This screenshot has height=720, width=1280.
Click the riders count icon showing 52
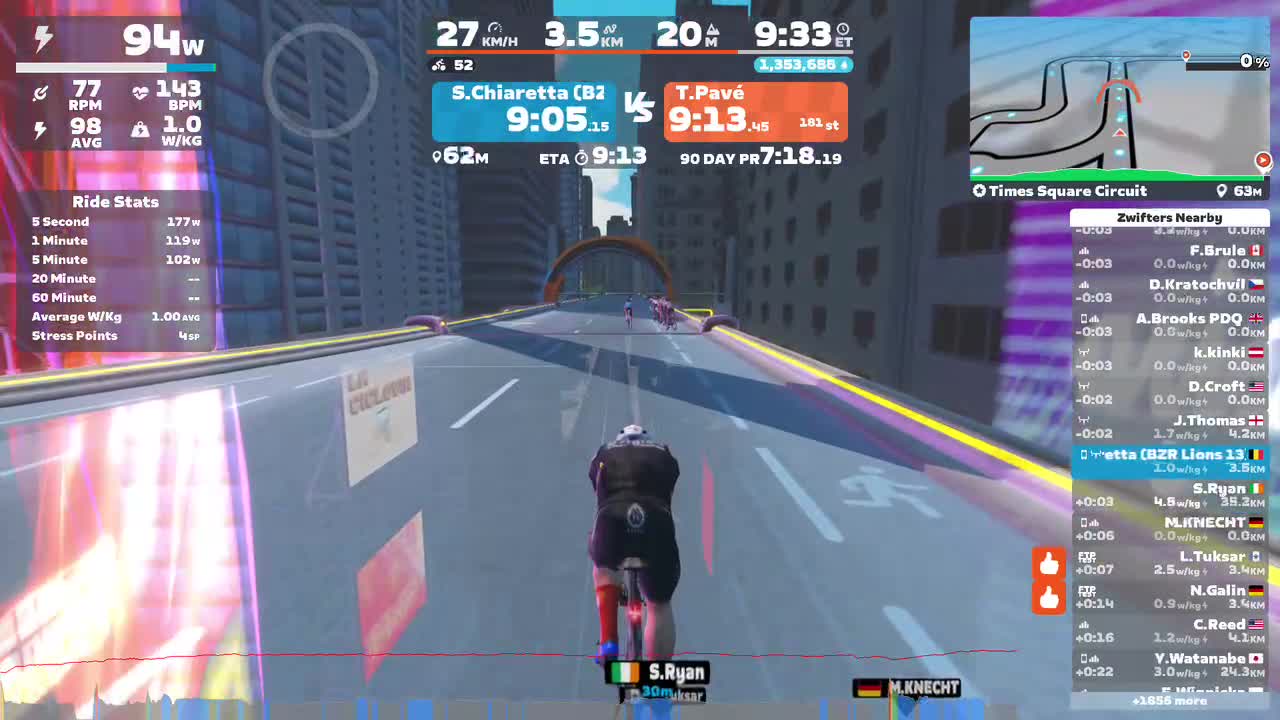pyautogui.click(x=441, y=65)
